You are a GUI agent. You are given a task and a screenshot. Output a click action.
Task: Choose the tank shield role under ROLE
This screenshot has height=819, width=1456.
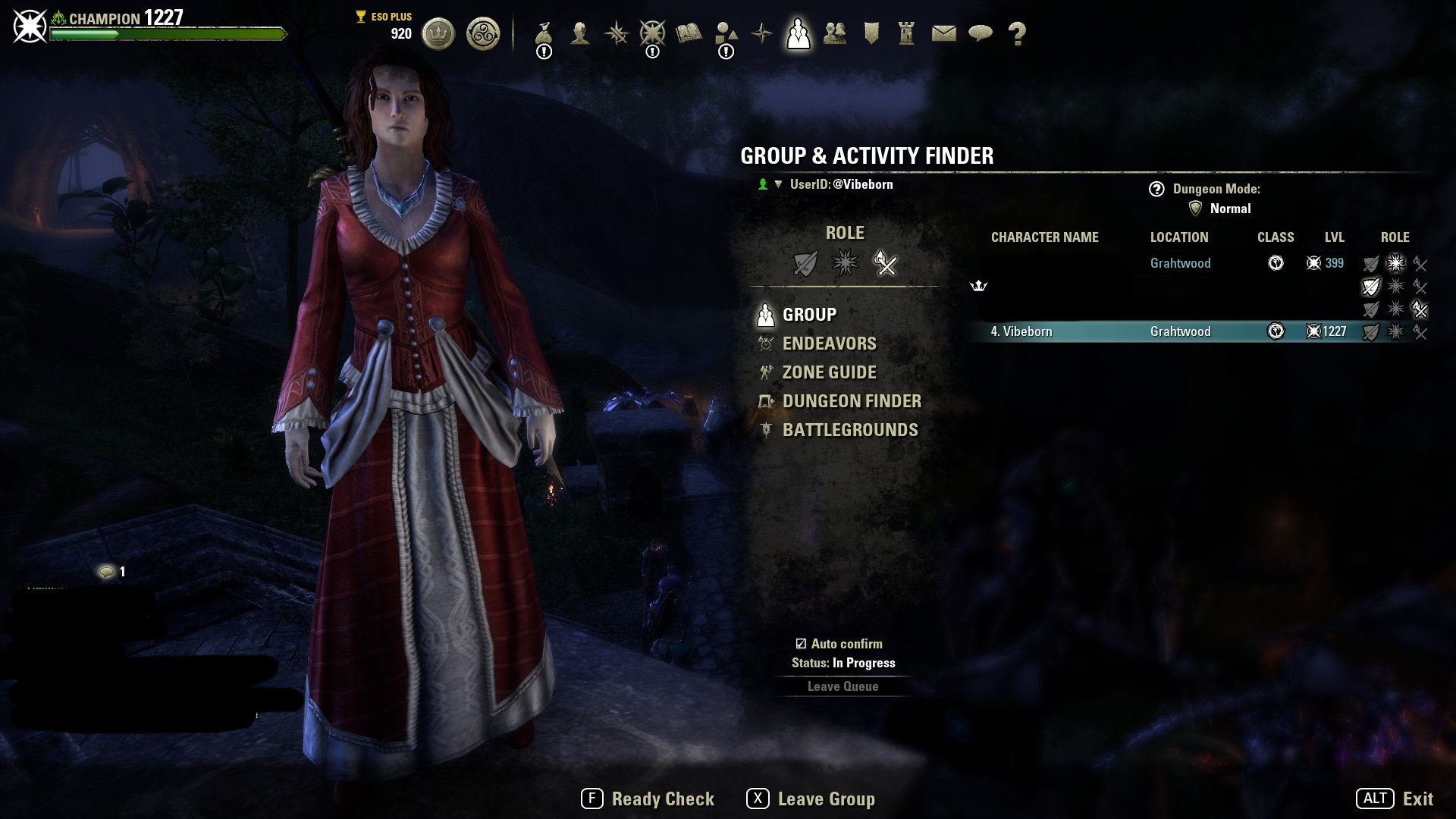pos(805,263)
